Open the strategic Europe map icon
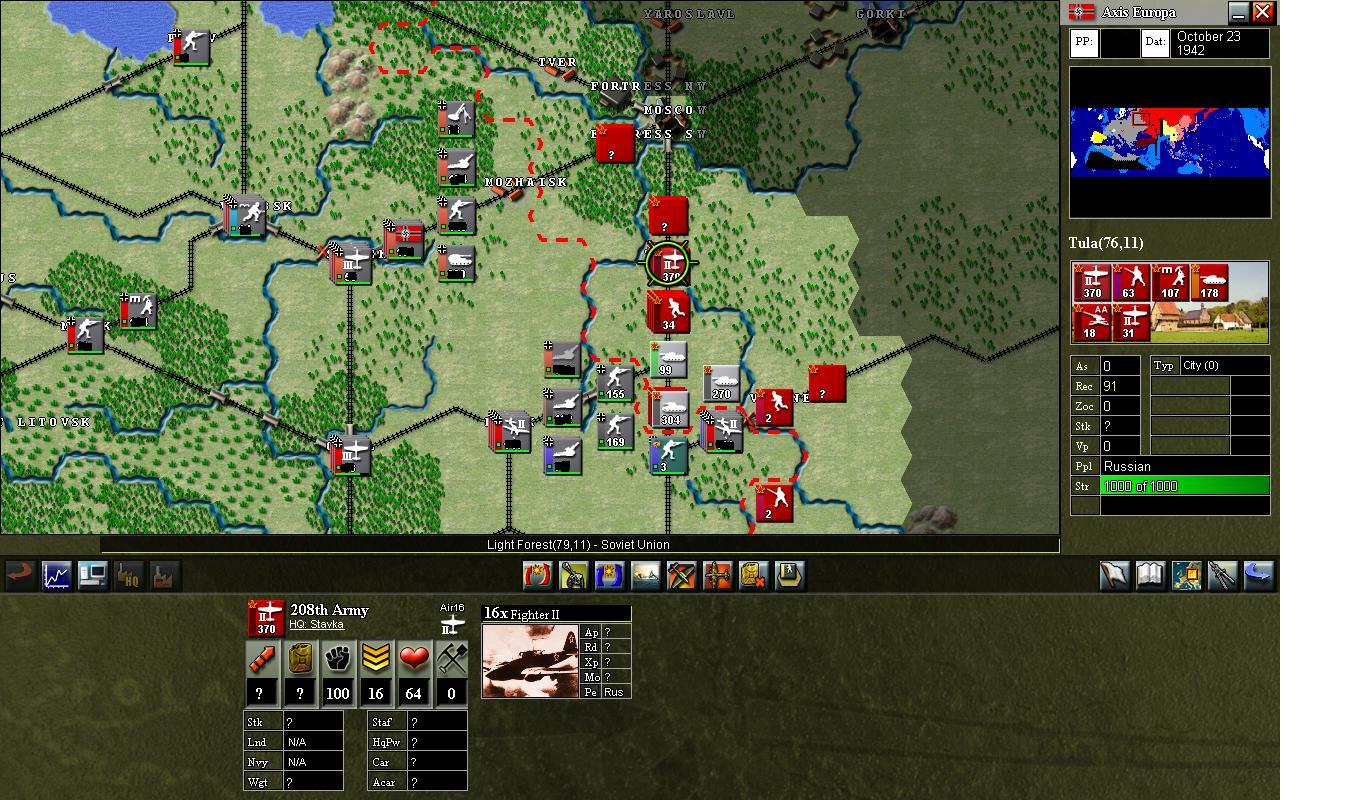The height and width of the screenshot is (800, 1352). [x=1187, y=575]
